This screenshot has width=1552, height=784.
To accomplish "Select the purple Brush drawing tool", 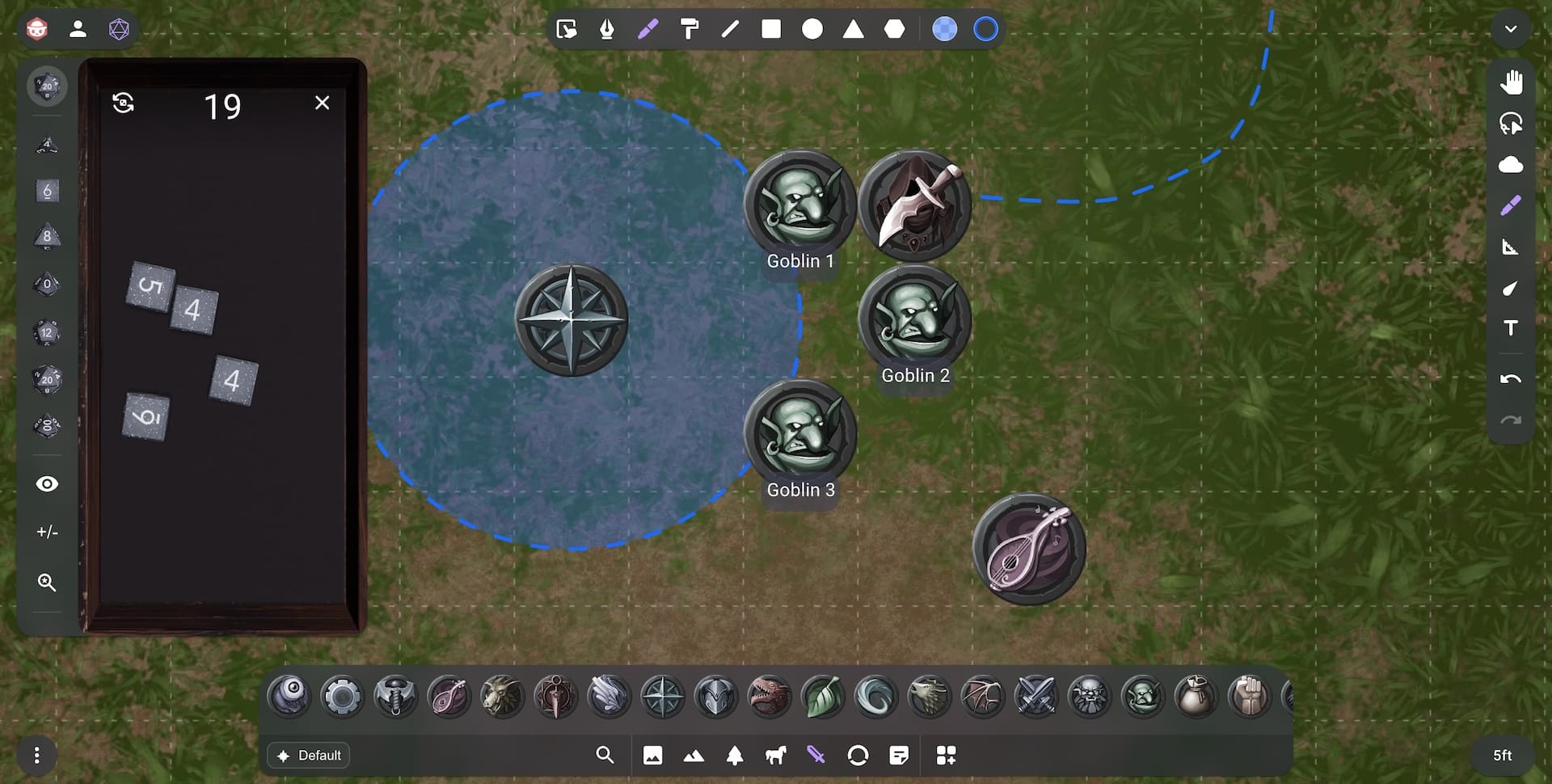I will coord(647,29).
